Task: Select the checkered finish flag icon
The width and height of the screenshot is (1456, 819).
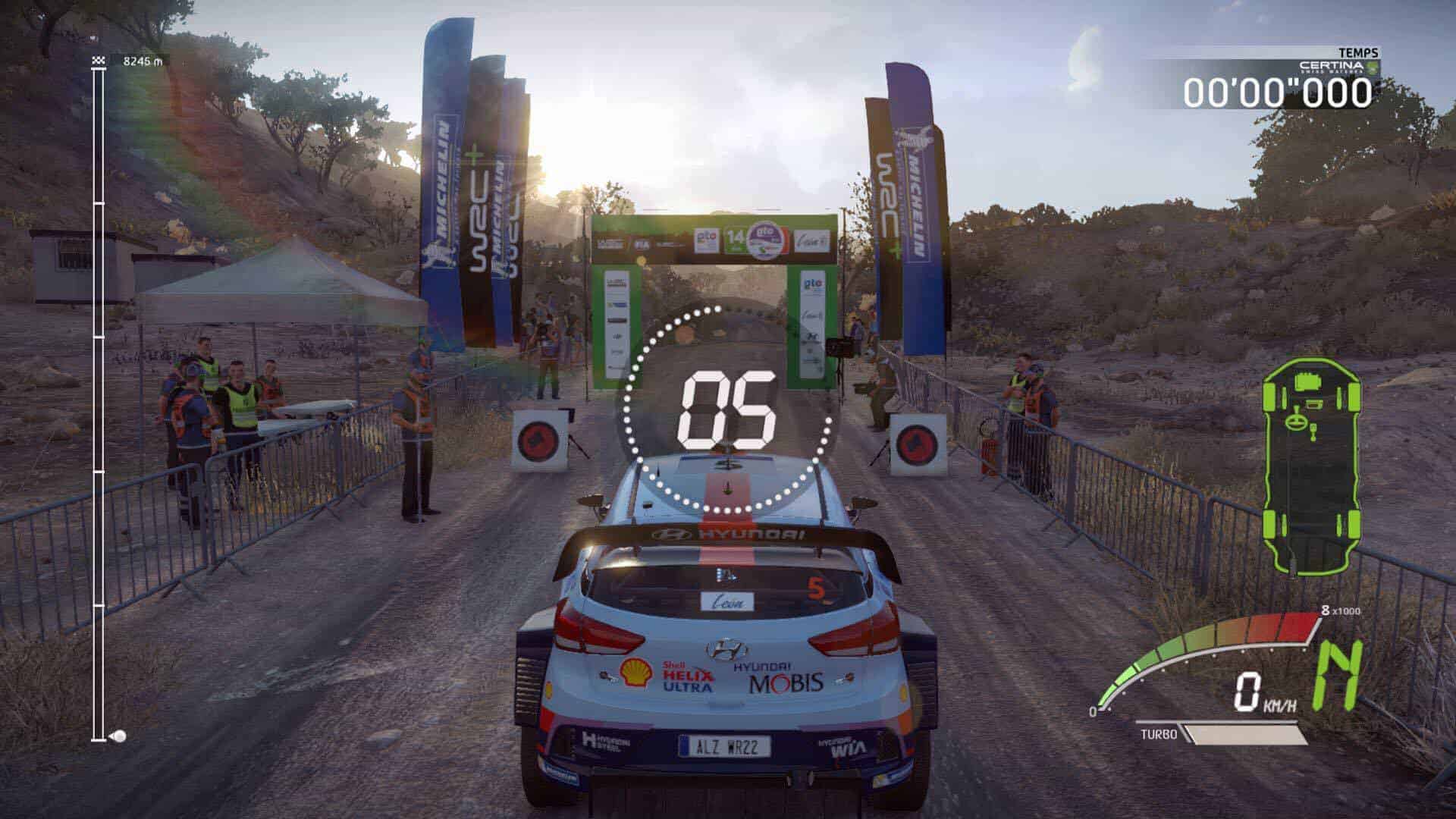Action: click(98, 60)
